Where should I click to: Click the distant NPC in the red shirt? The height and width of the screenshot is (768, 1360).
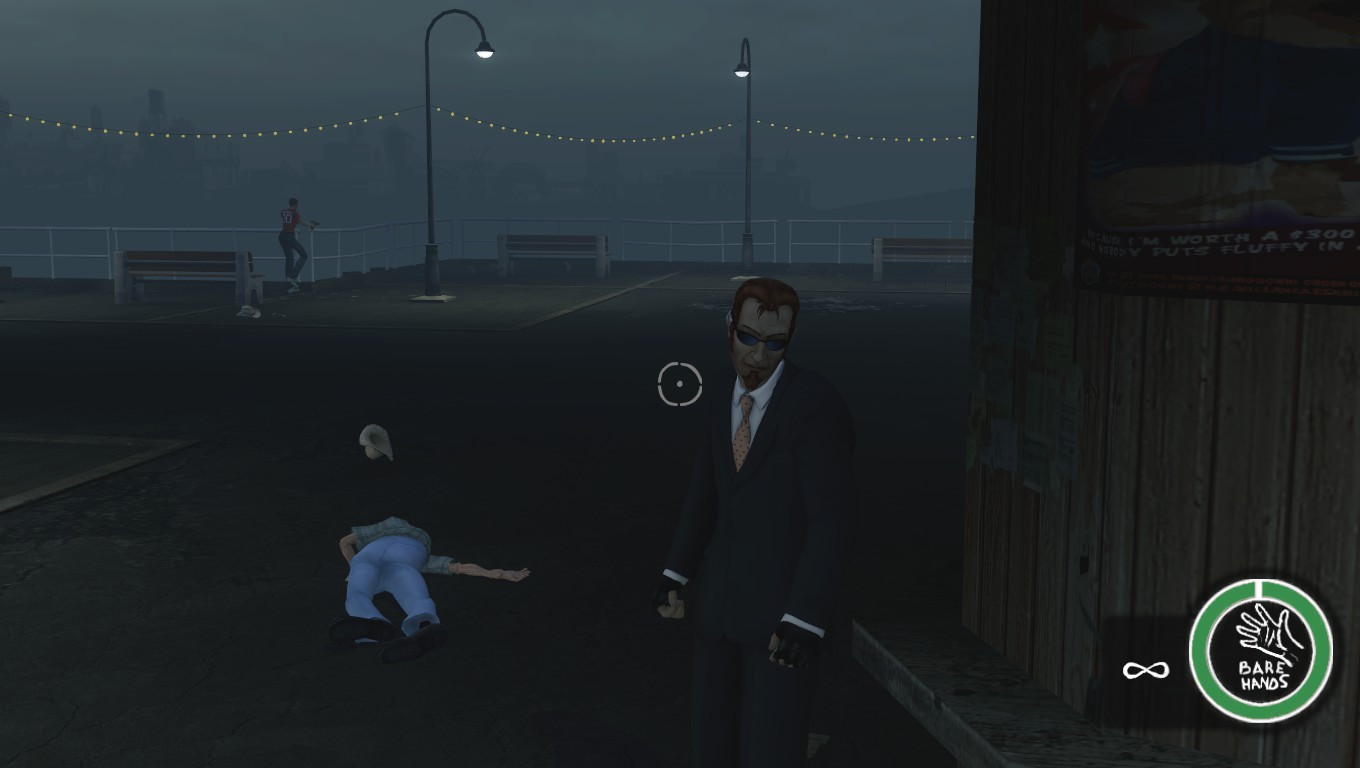pyautogui.click(x=288, y=240)
